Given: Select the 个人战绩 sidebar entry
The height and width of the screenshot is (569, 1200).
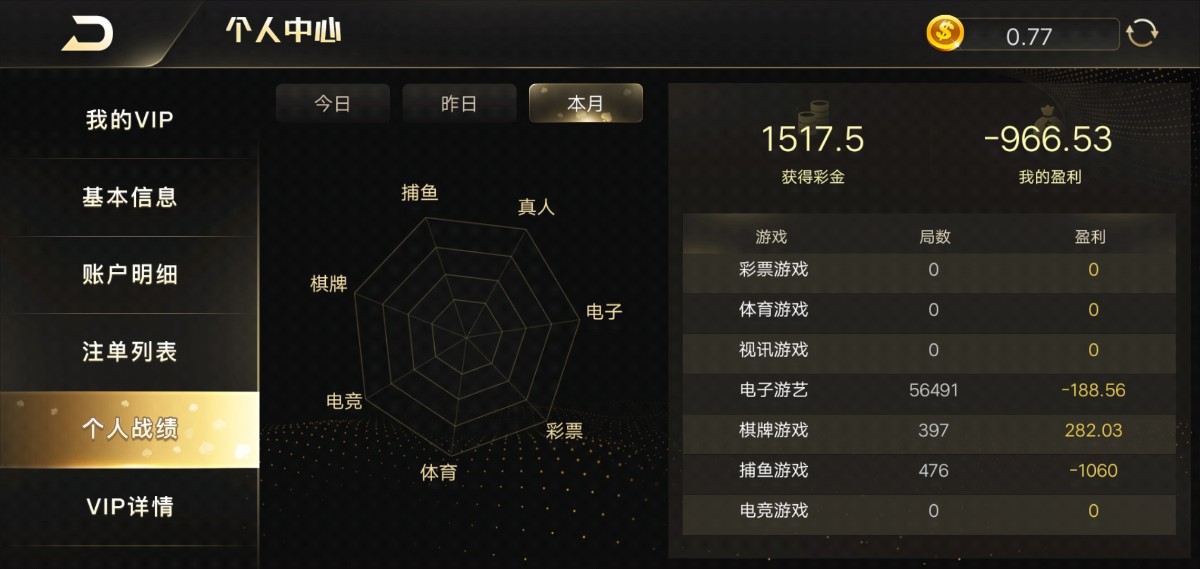Looking at the screenshot, I should [x=130, y=429].
